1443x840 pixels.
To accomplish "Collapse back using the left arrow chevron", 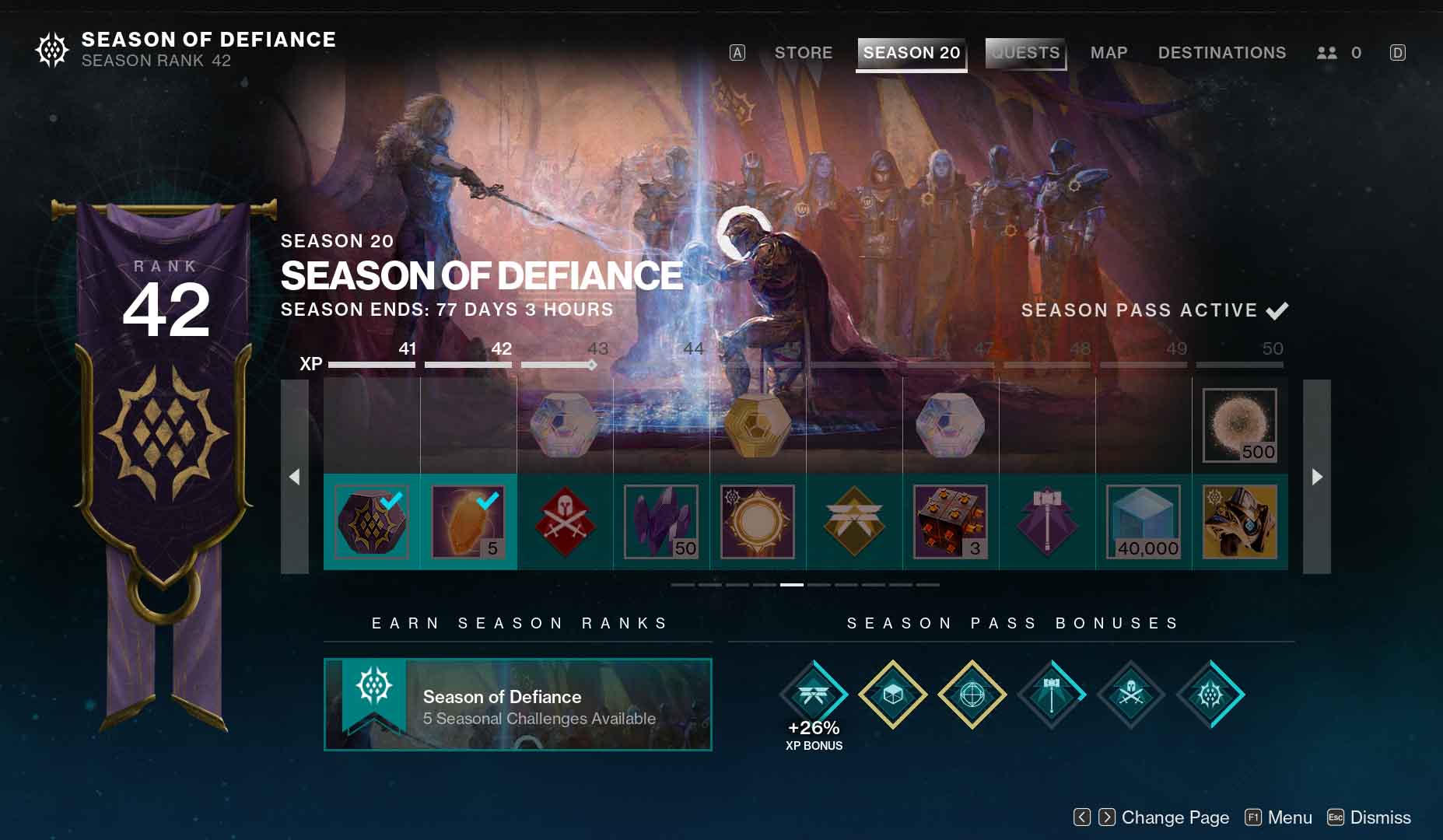I will click(x=296, y=477).
